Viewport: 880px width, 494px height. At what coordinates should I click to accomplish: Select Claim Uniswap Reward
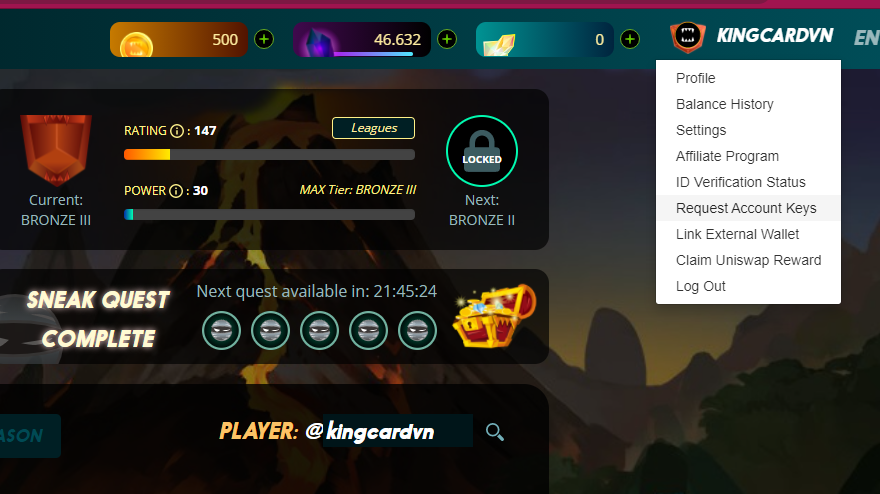tap(749, 260)
